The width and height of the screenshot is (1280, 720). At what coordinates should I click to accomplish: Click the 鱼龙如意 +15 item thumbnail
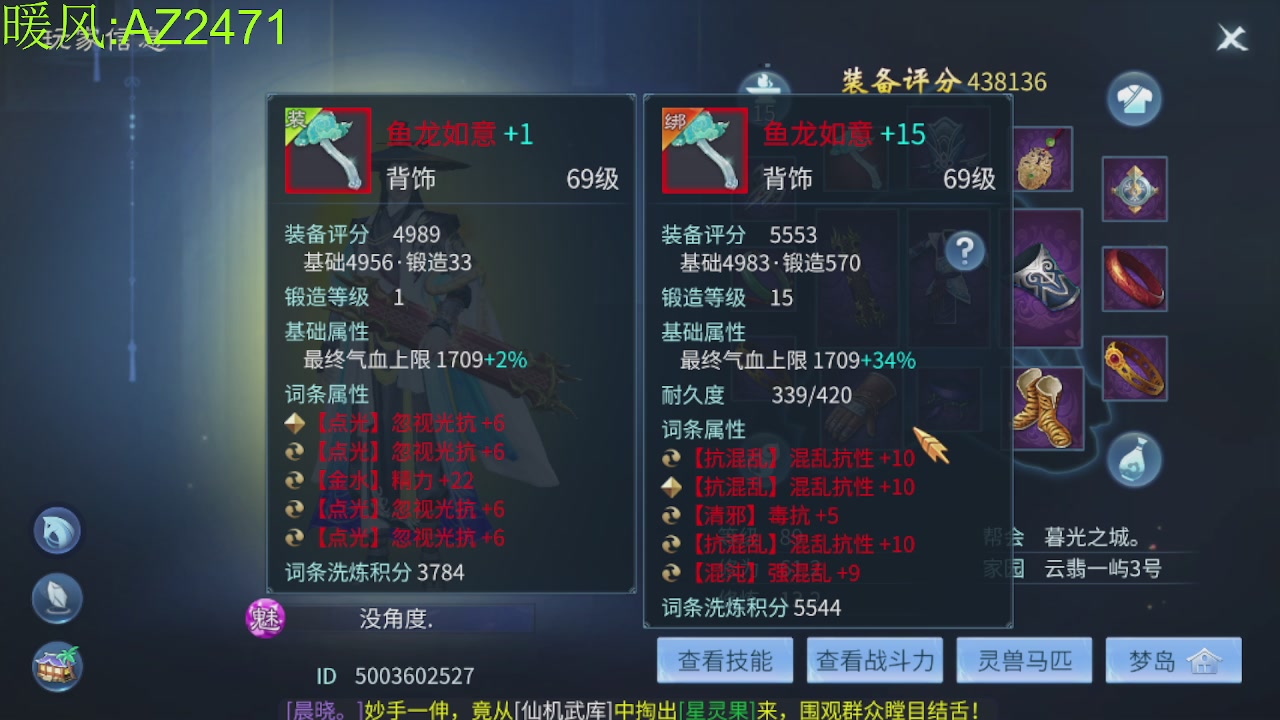[704, 150]
